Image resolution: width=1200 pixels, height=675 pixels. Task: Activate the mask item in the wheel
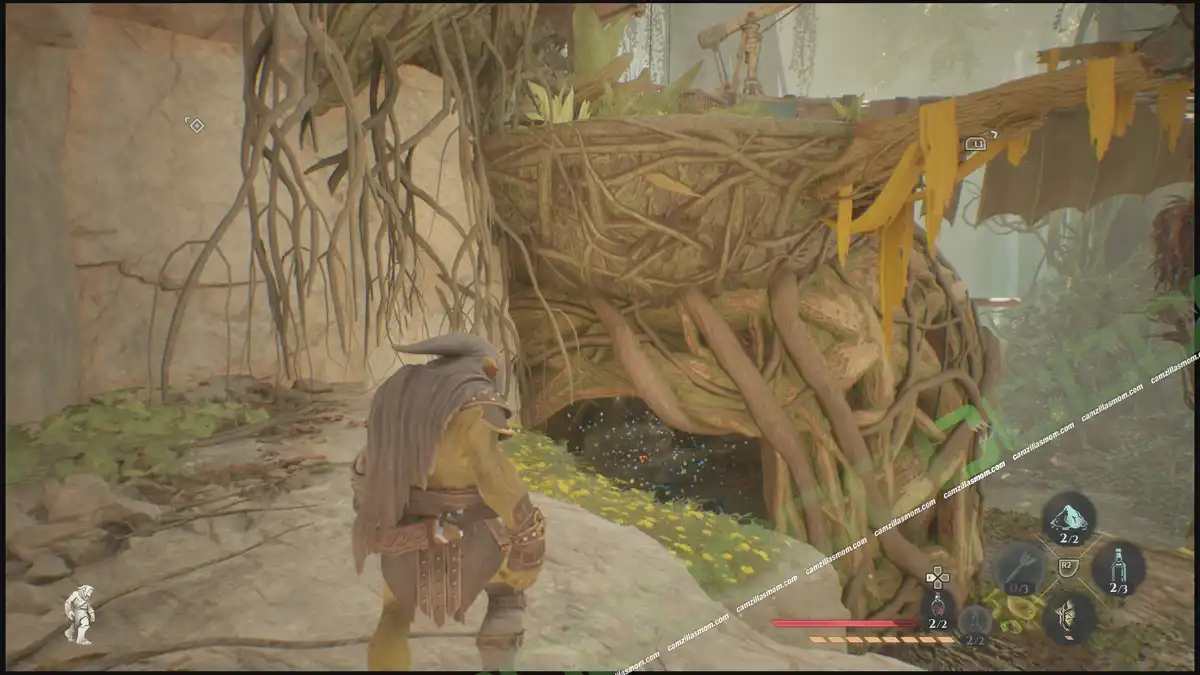click(1068, 616)
